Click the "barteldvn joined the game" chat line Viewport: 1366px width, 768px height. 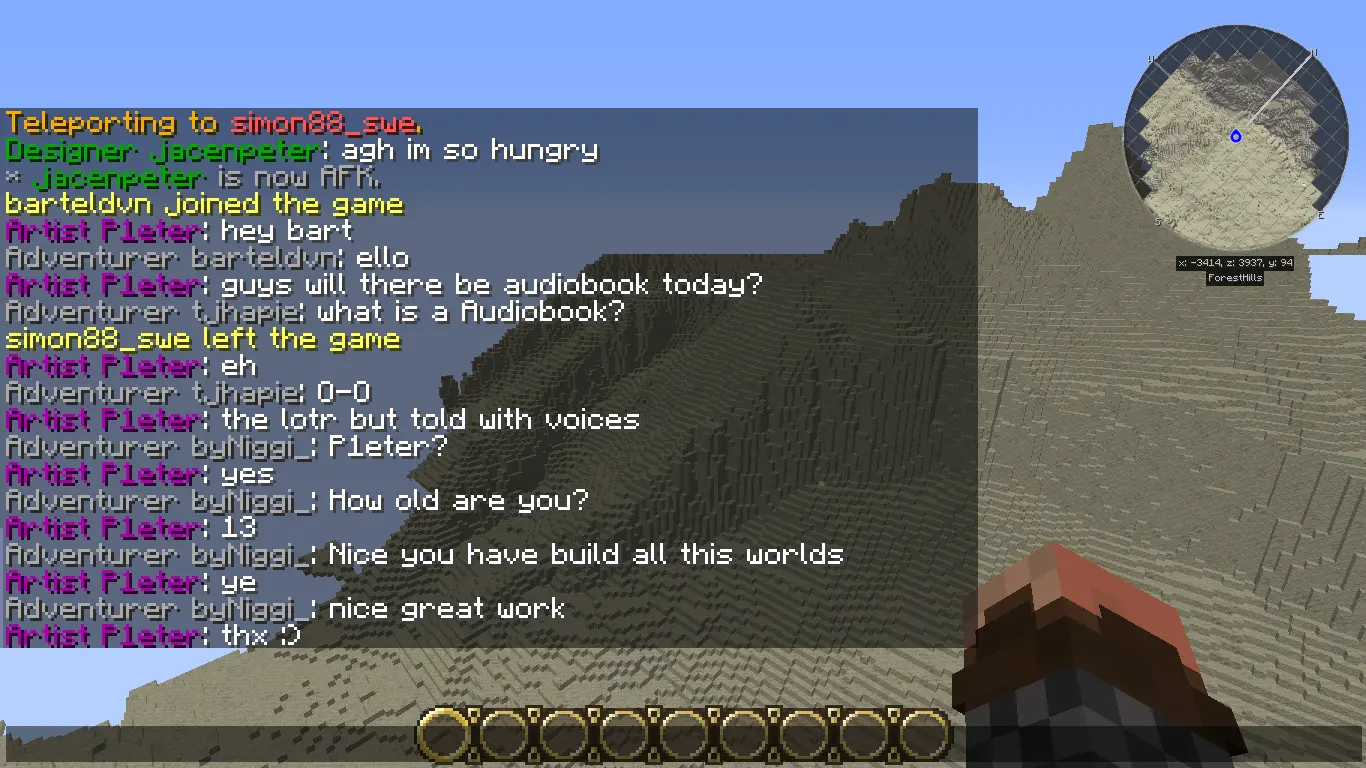click(204, 204)
